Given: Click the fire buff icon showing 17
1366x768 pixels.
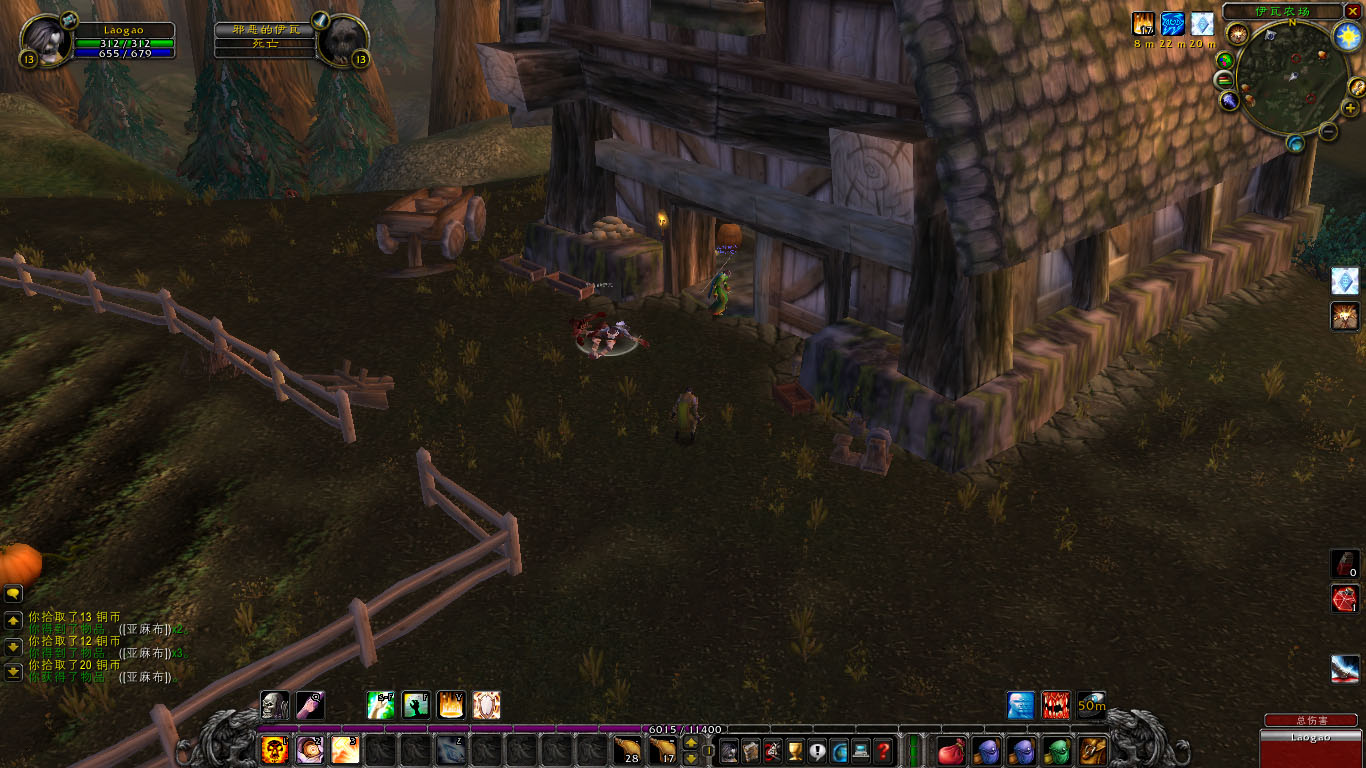Looking at the screenshot, I should pyautogui.click(x=1143, y=24).
